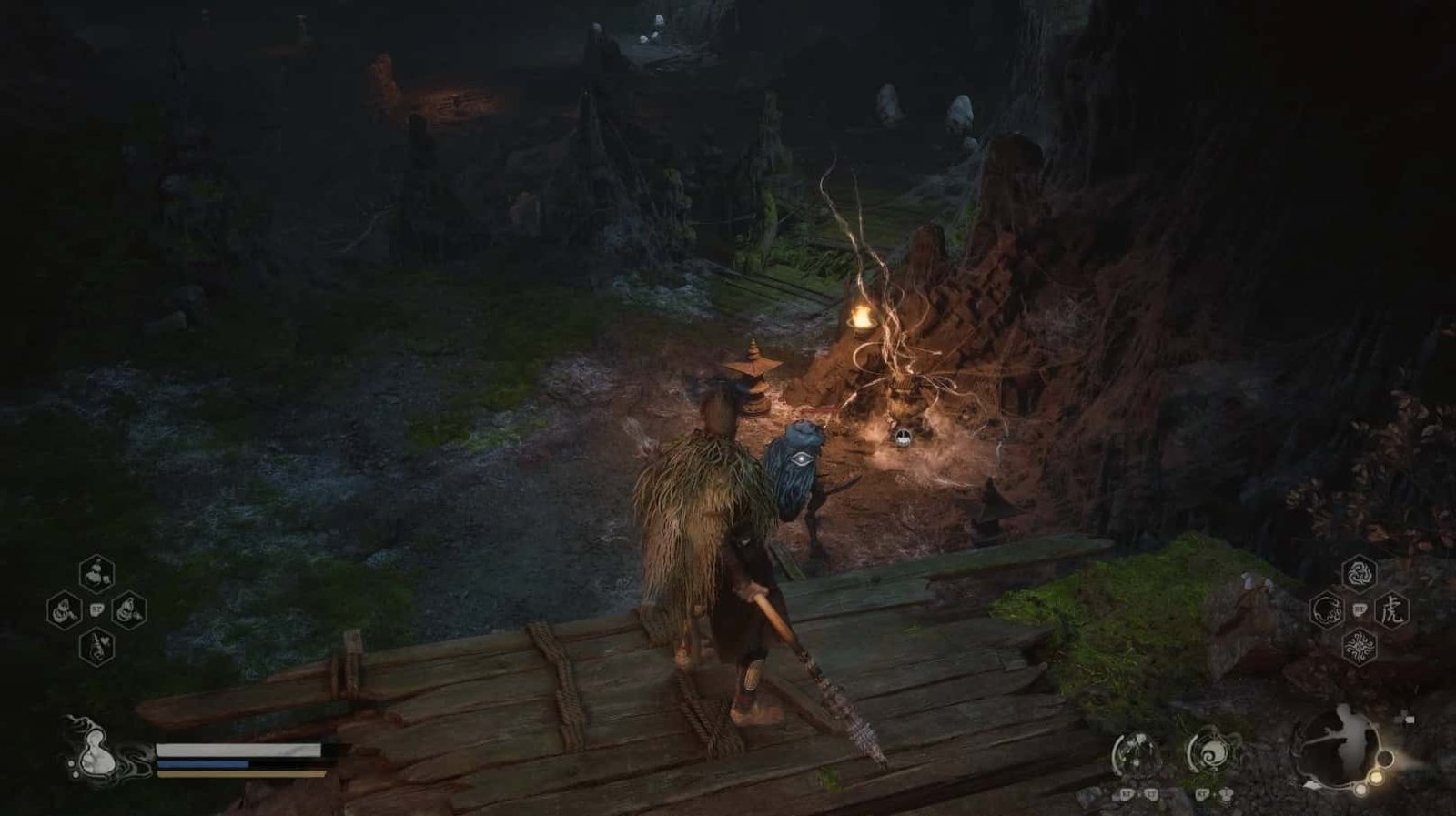This screenshot has height=816, width=1456.
Task: Use the right hexagon gourd item slot
Action: 129,609
